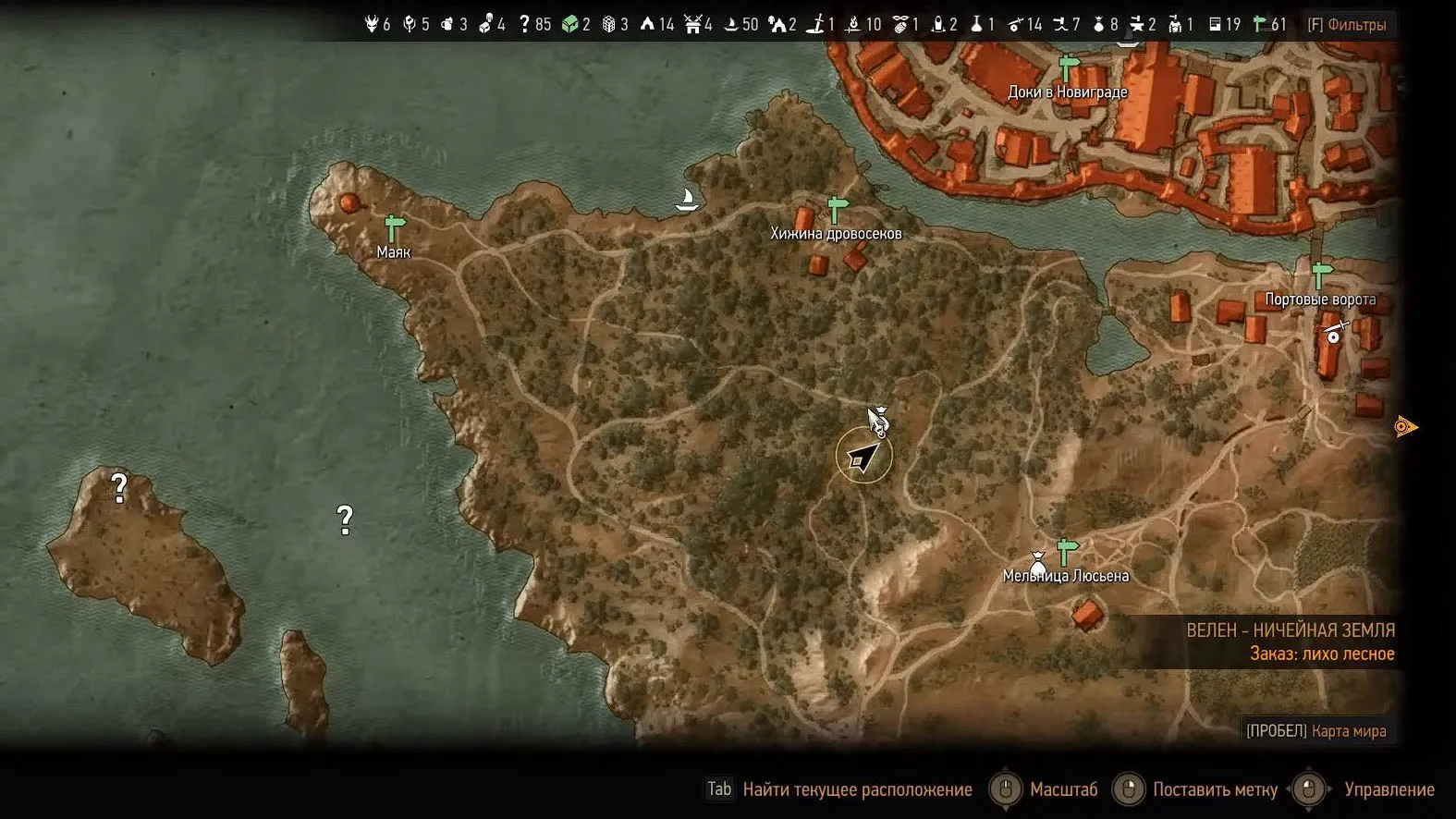Click Найти текущее расположение

coord(839,789)
